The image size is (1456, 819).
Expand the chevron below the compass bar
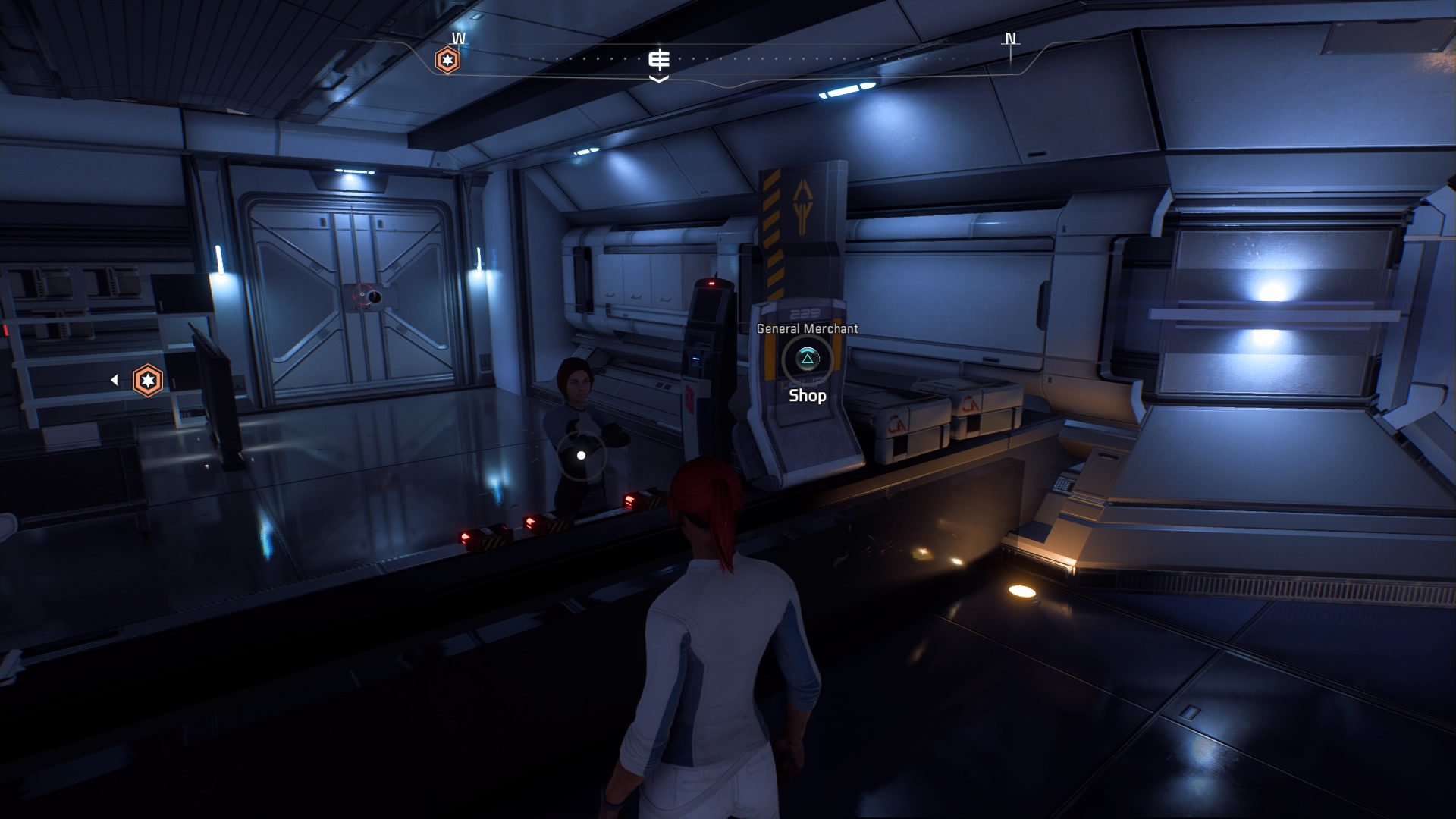pos(659,78)
